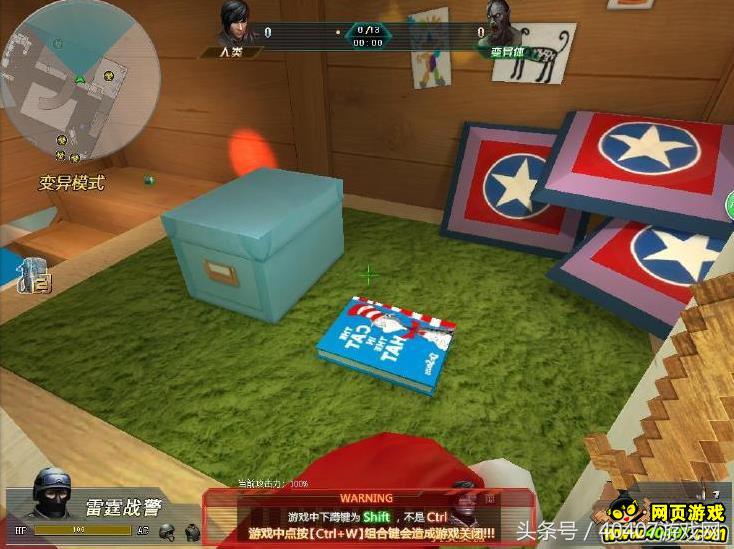Click the green button on the right edge
Image resolution: width=734 pixels, height=549 pixels.
click(729, 206)
